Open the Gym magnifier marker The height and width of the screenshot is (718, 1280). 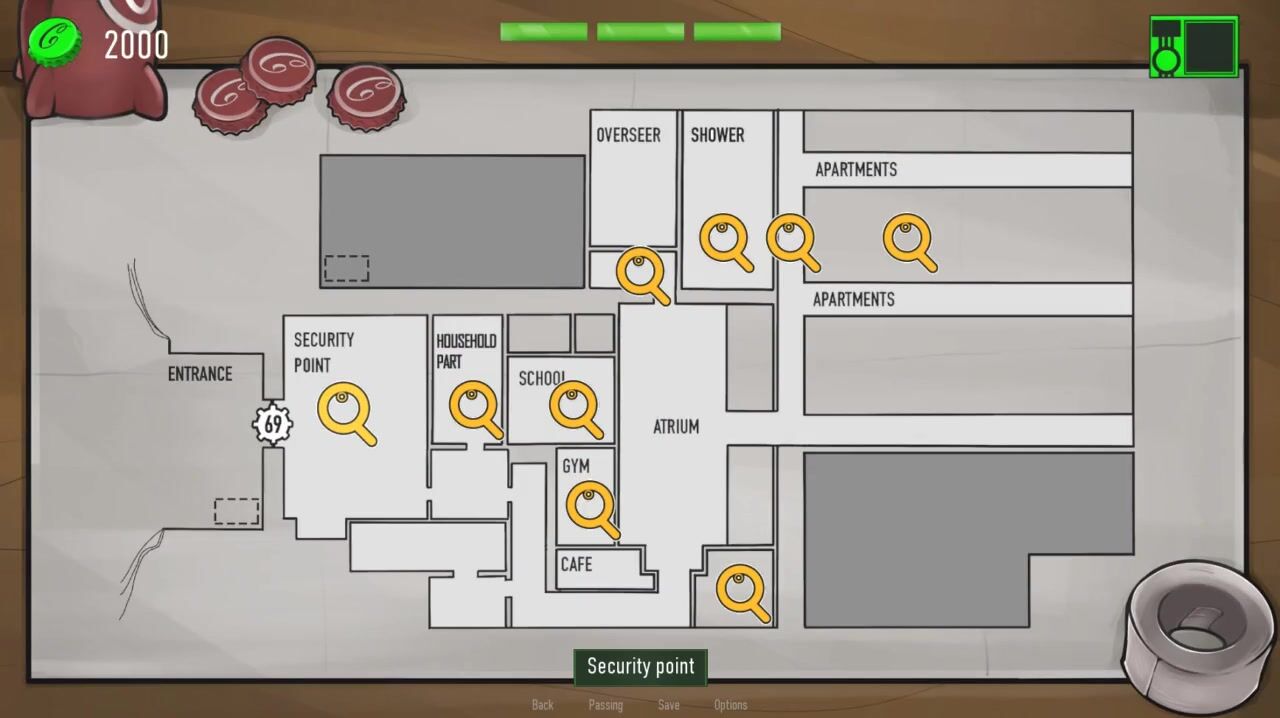click(x=590, y=506)
